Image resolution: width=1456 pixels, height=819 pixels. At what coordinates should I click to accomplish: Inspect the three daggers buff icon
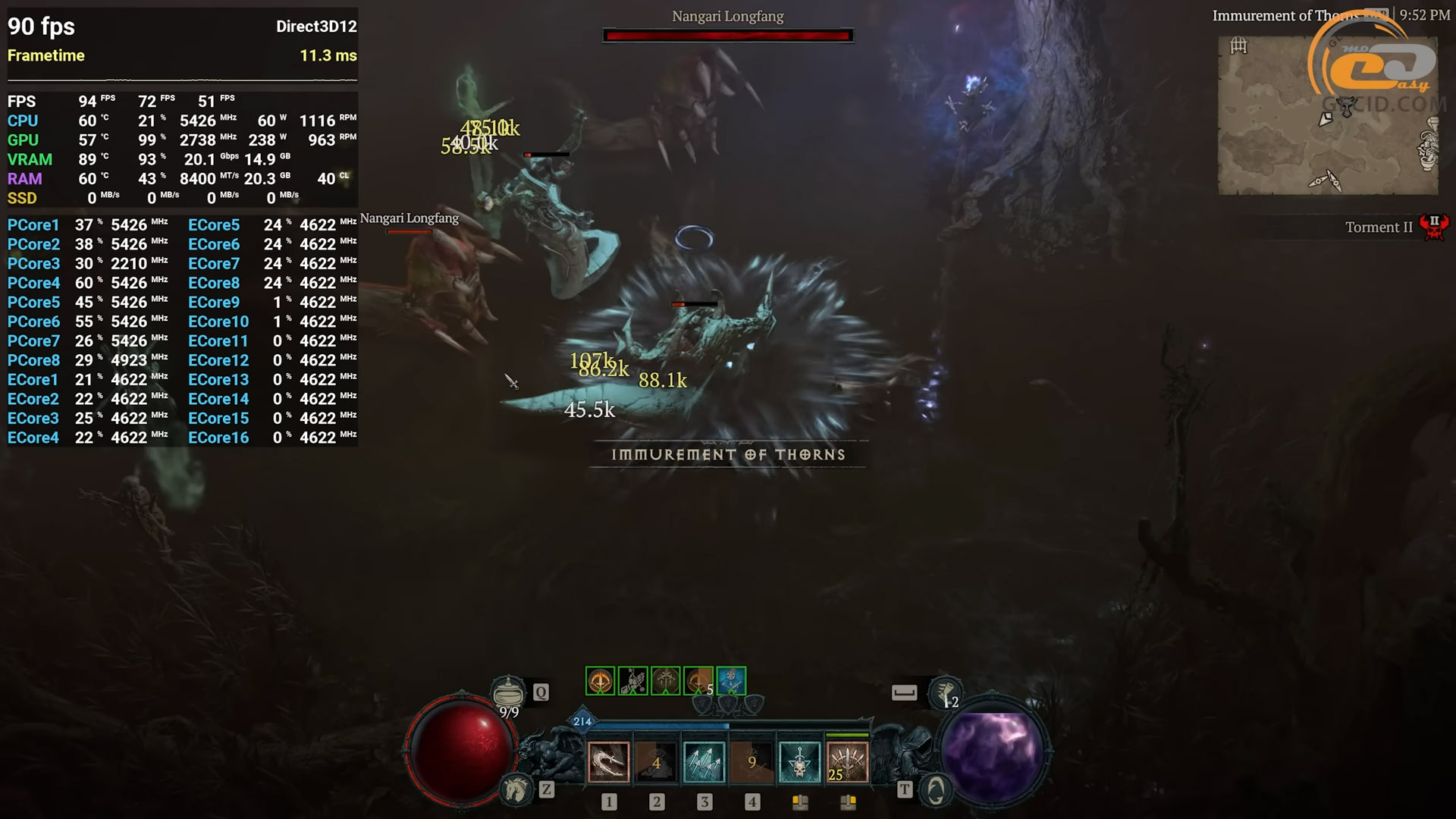tap(665, 681)
